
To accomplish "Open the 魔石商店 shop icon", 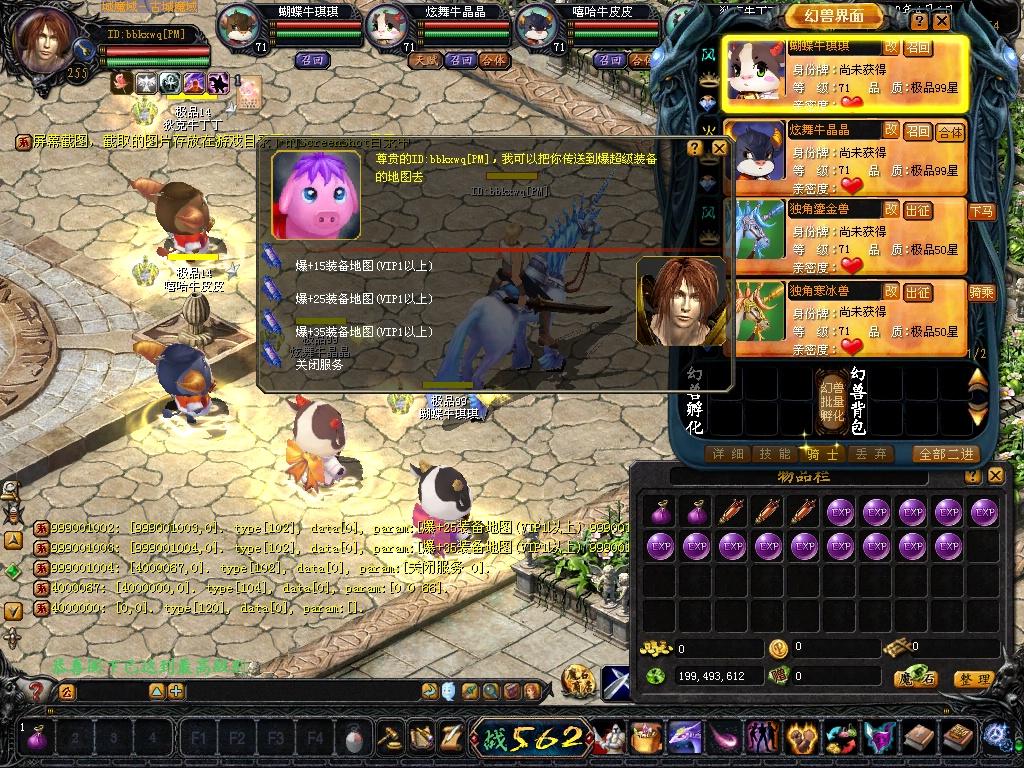I will [577, 681].
